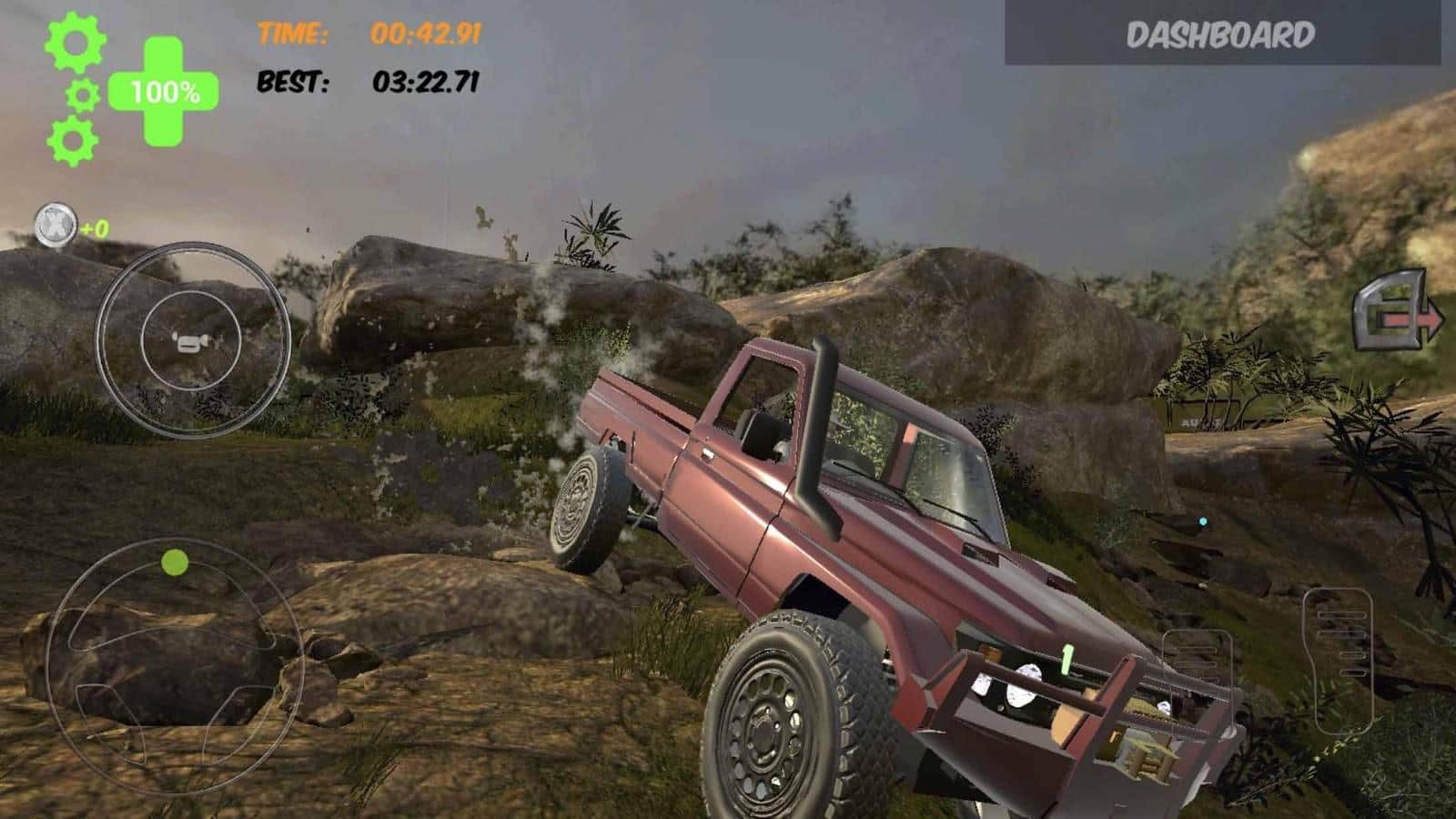
Task: Tap the green repair cross
Action: (x=164, y=92)
